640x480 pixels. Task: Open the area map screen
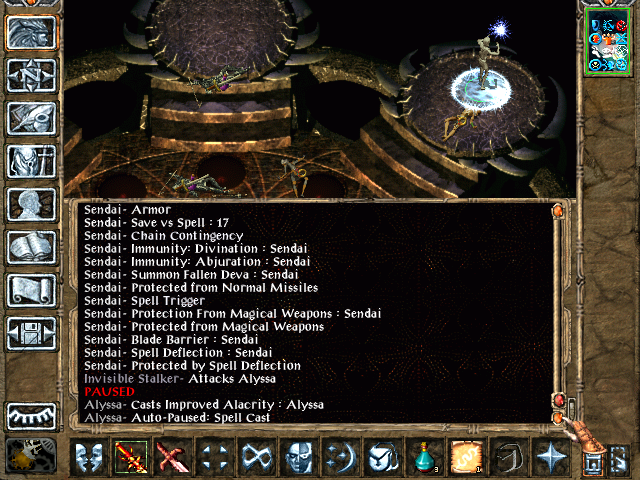point(31,76)
